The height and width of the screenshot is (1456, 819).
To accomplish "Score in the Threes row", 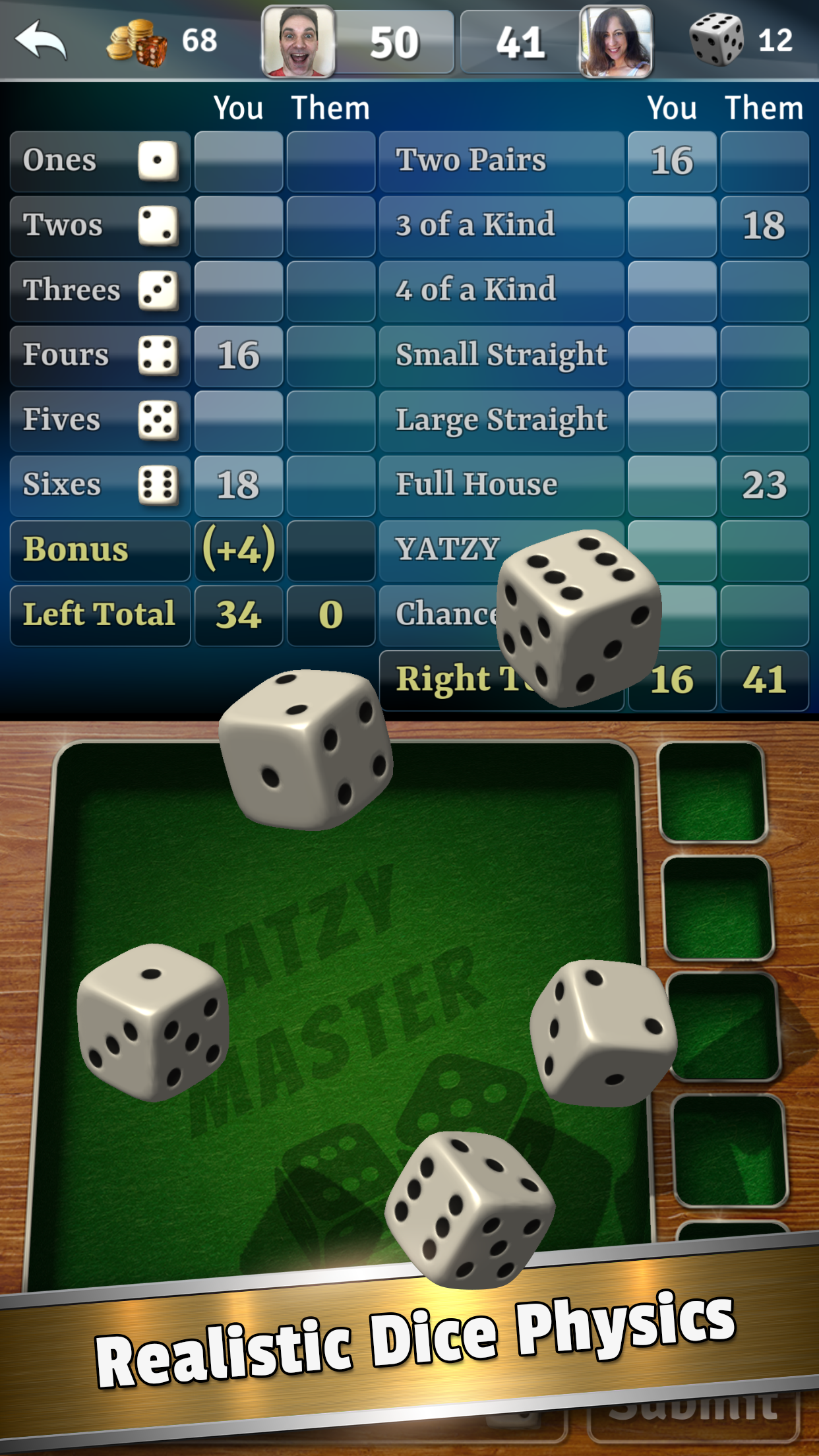I will [100, 291].
